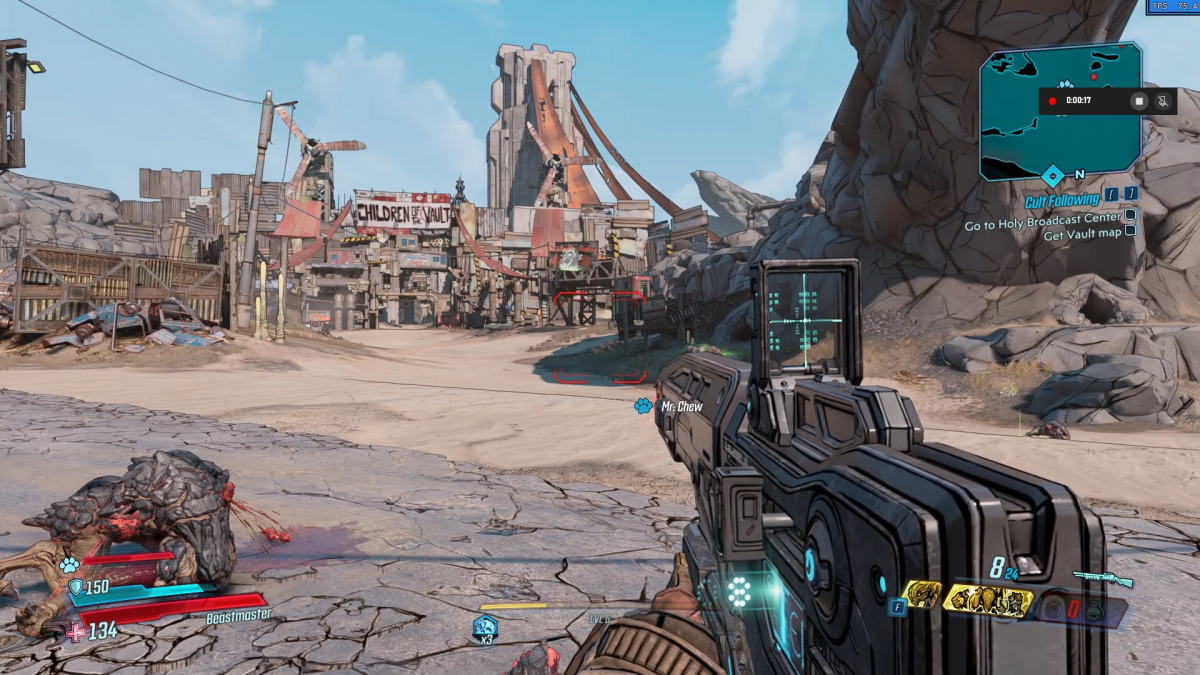Screen dimensions: 1200x675
Task: Click the Go to Holy Broadcast Center objective
Action: point(1043,226)
